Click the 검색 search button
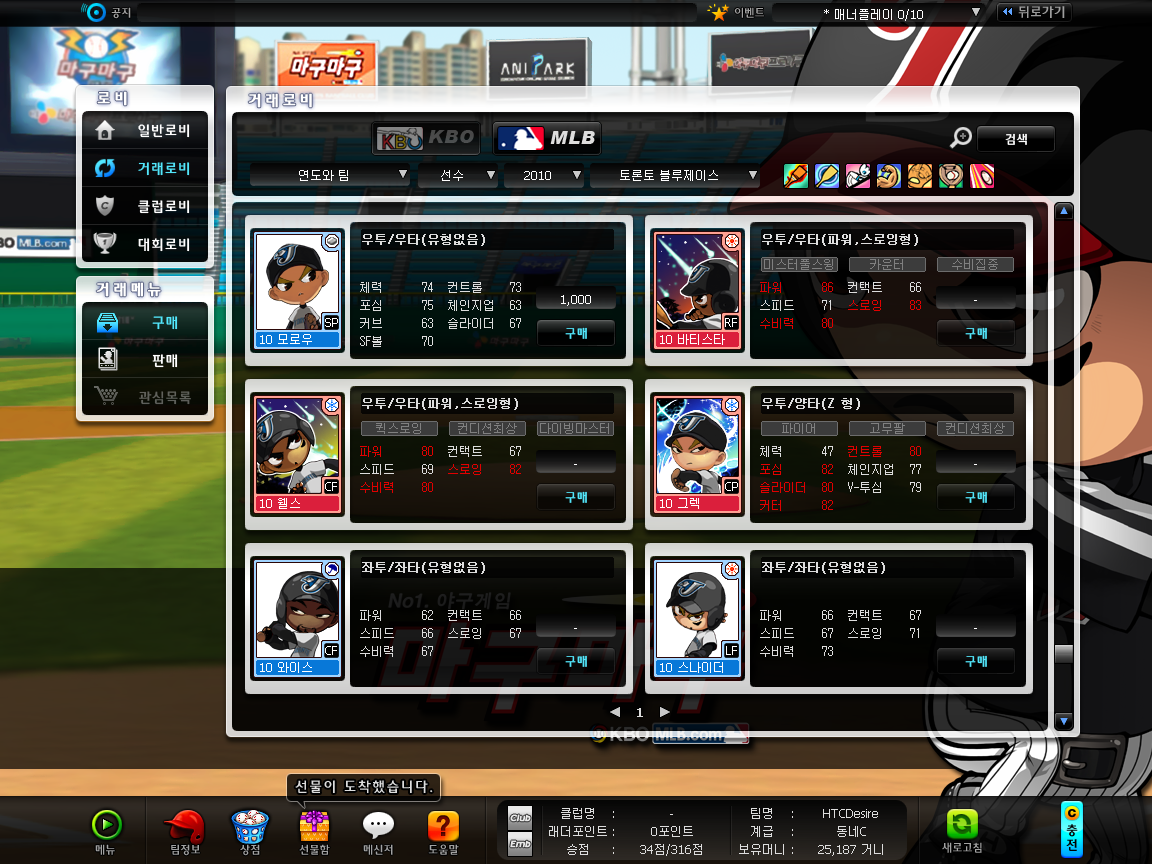 pyautogui.click(x=1015, y=139)
